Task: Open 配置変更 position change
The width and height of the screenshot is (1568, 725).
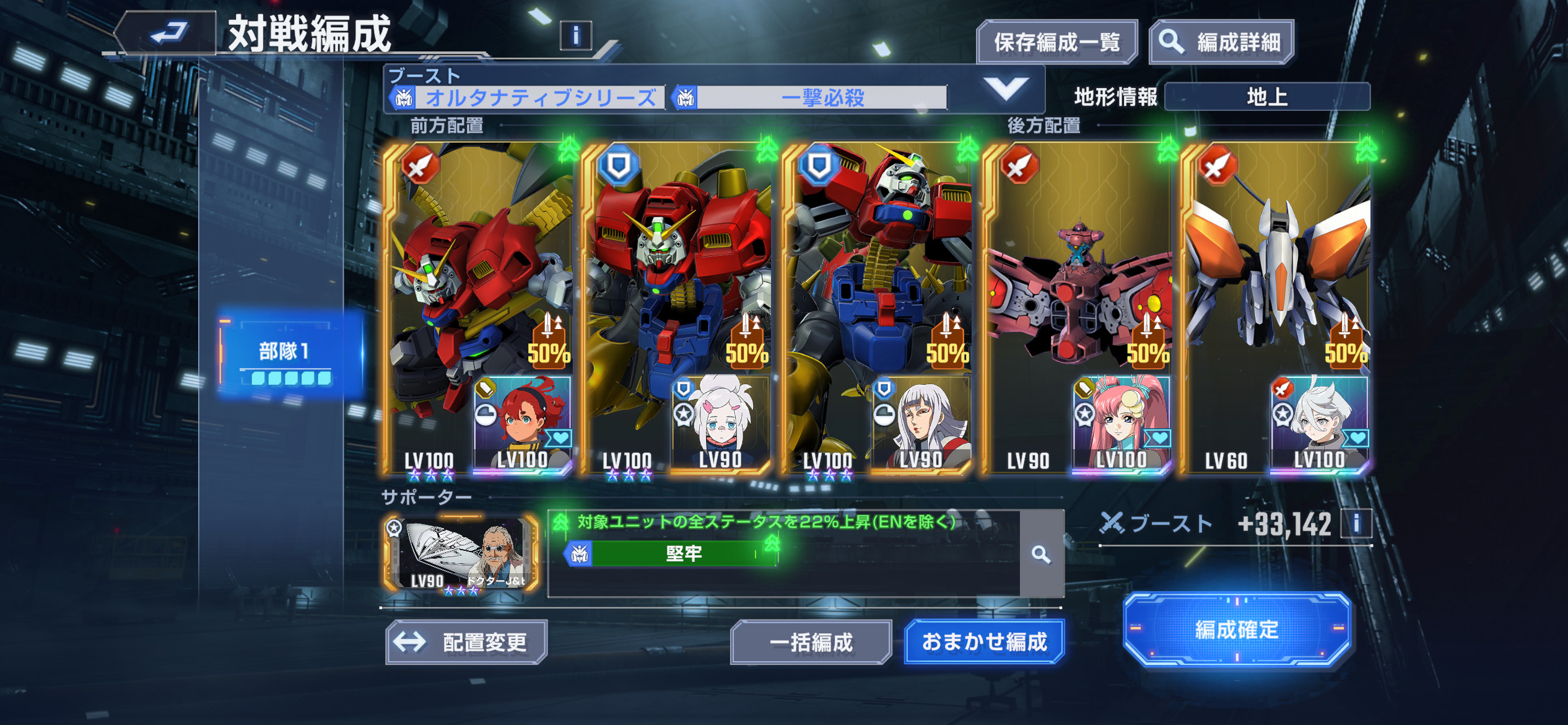Action: coord(466,642)
